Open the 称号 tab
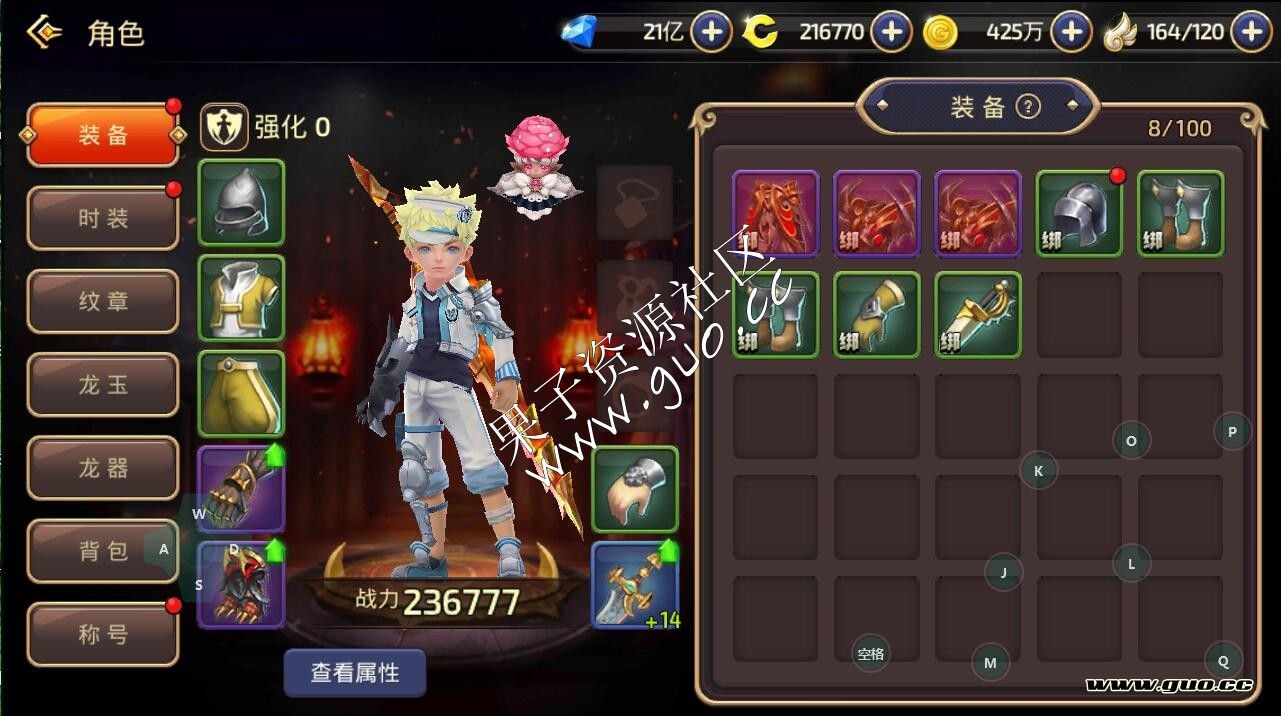Viewport: 1281px width, 716px height. (x=103, y=634)
